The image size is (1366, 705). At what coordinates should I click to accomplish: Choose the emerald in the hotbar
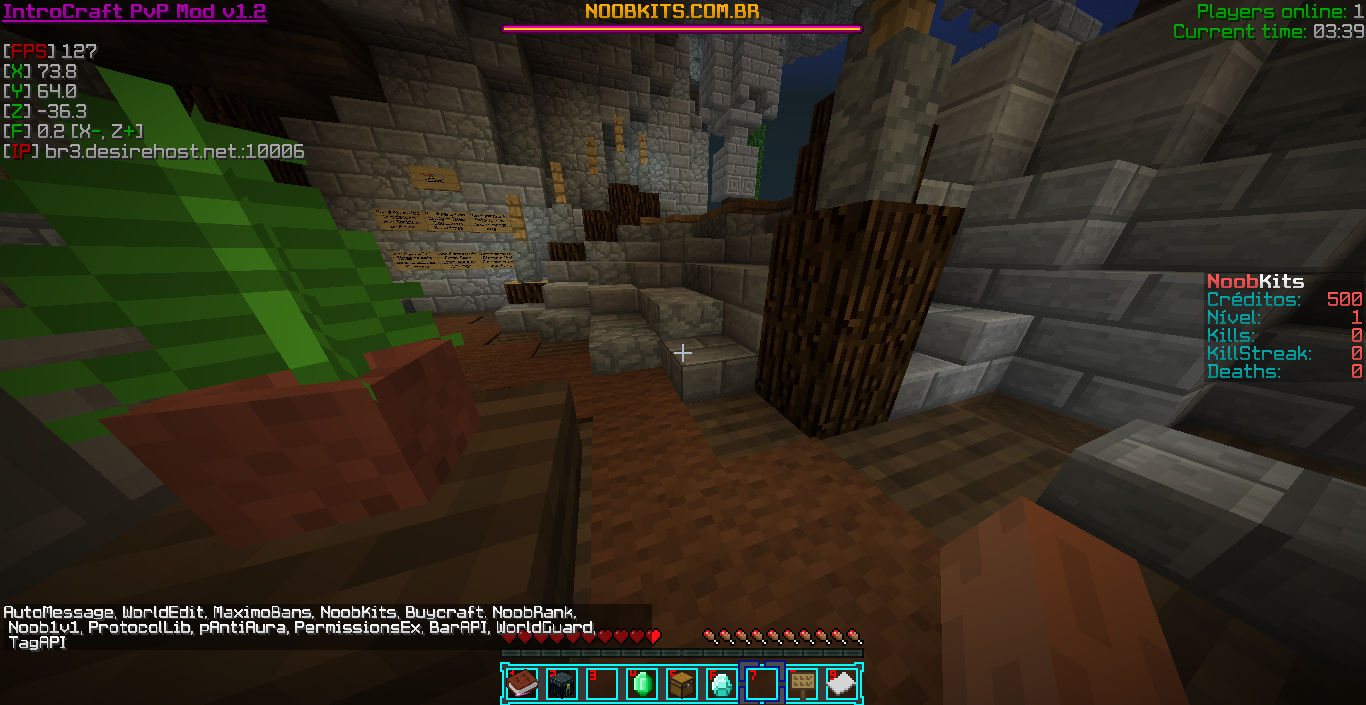[x=642, y=684]
